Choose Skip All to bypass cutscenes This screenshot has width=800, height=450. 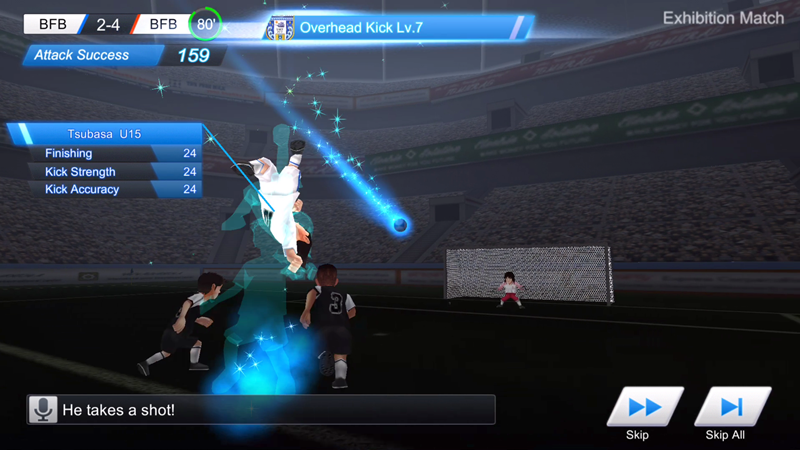pyautogui.click(x=732, y=407)
